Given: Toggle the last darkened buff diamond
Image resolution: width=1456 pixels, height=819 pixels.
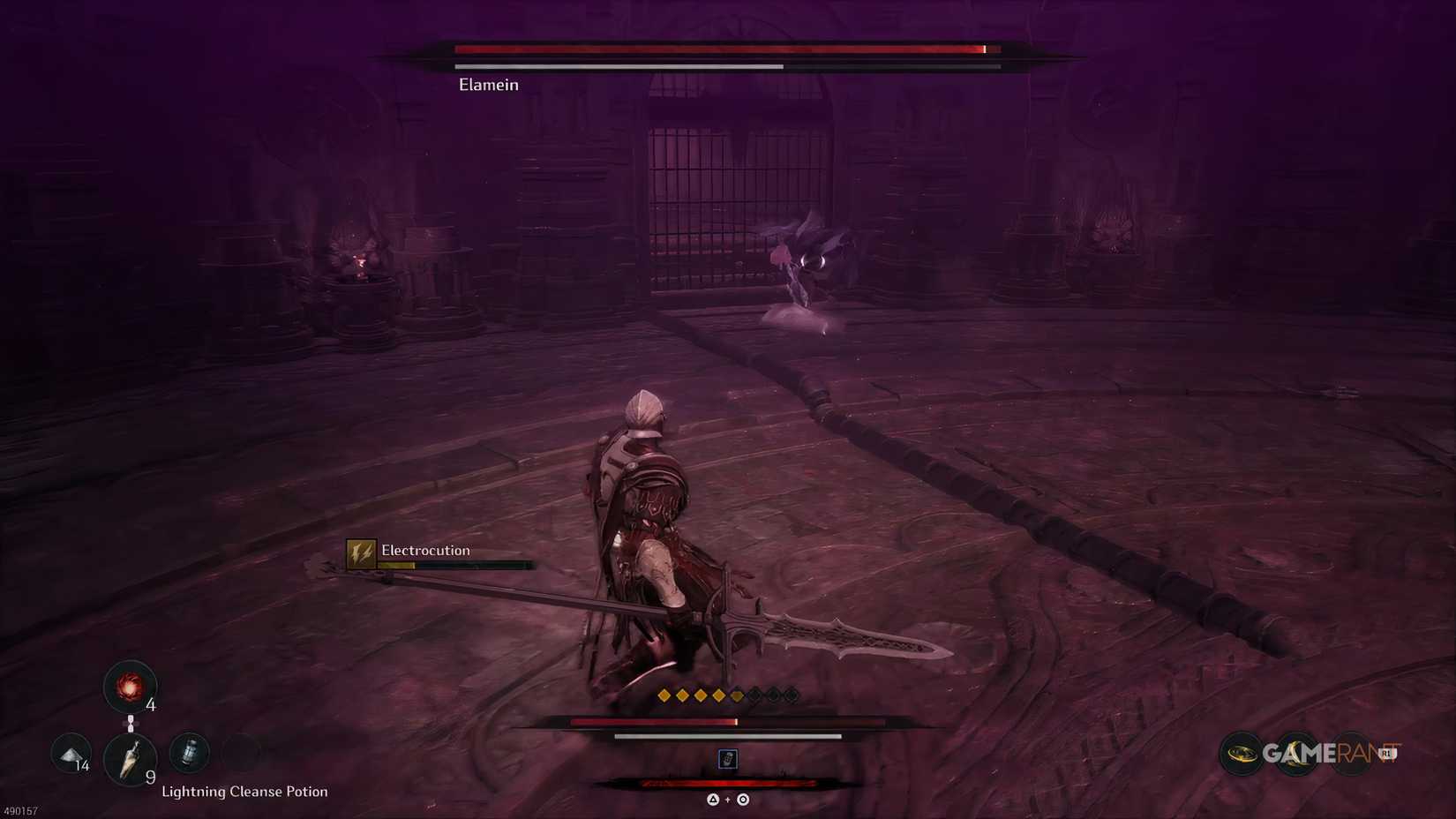Looking at the screenshot, I should coord(792,695).
